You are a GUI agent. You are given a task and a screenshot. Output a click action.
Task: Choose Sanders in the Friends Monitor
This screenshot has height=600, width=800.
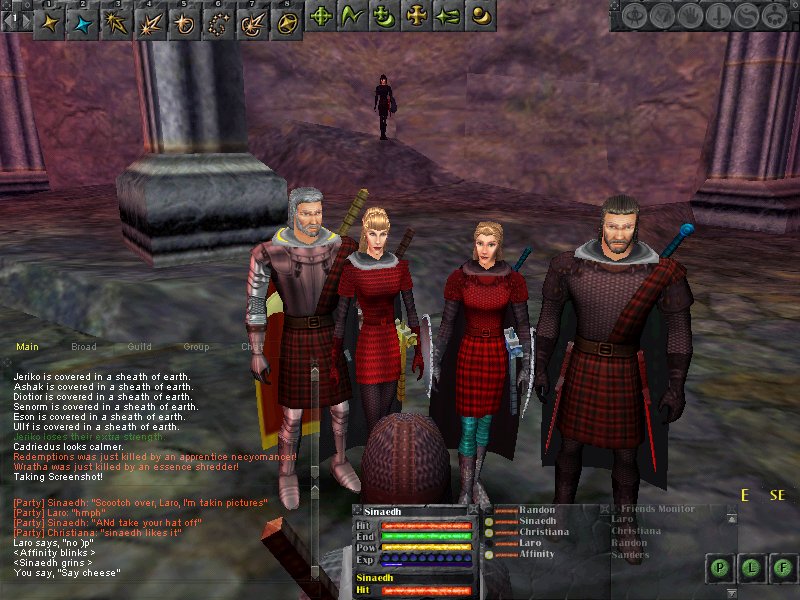pos(630,554)
